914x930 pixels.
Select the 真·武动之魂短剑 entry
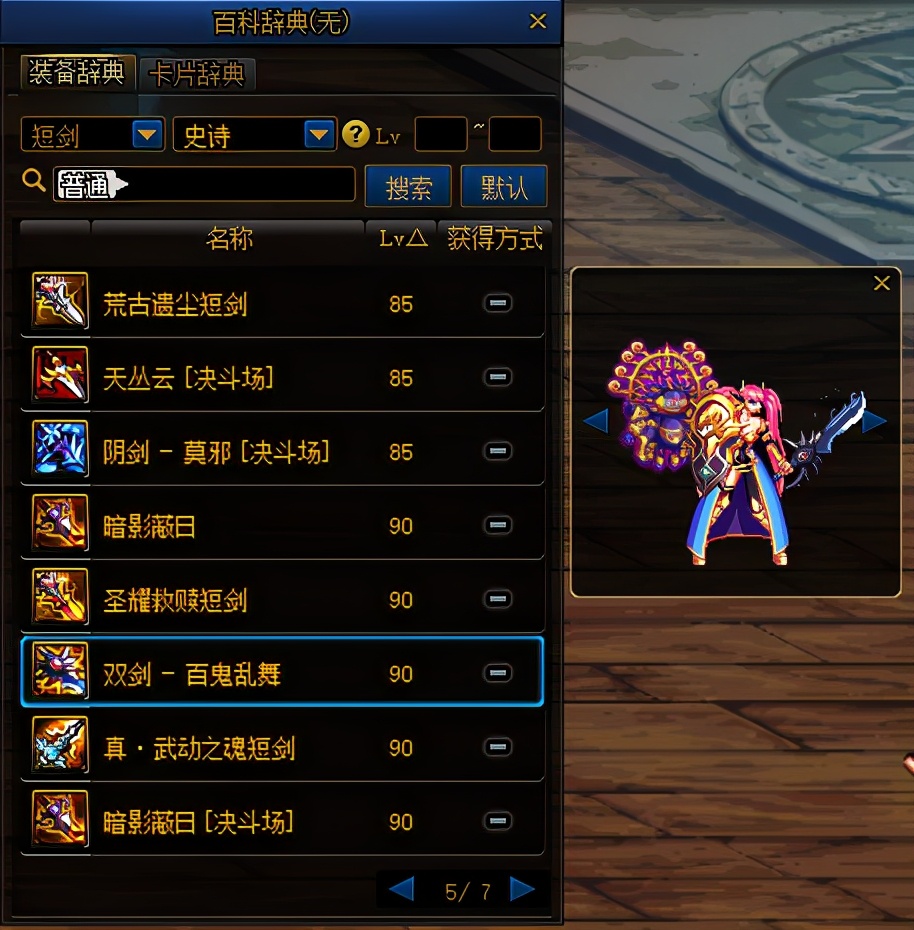[199, 748]
